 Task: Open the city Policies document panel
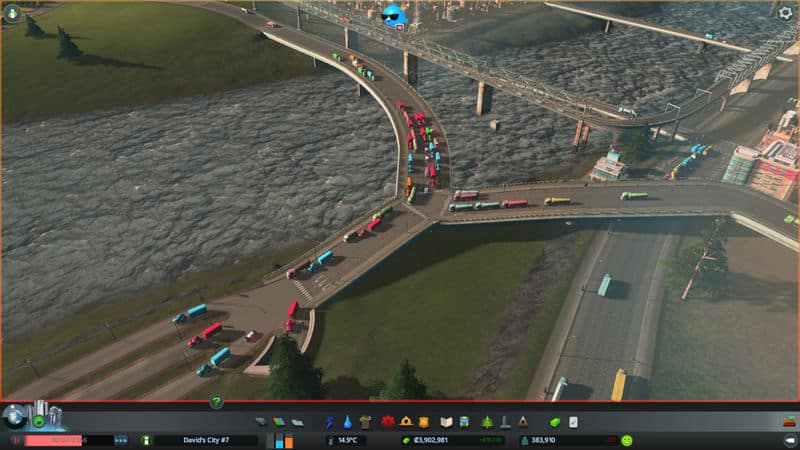pyautogui.click(x=573, y=422)
